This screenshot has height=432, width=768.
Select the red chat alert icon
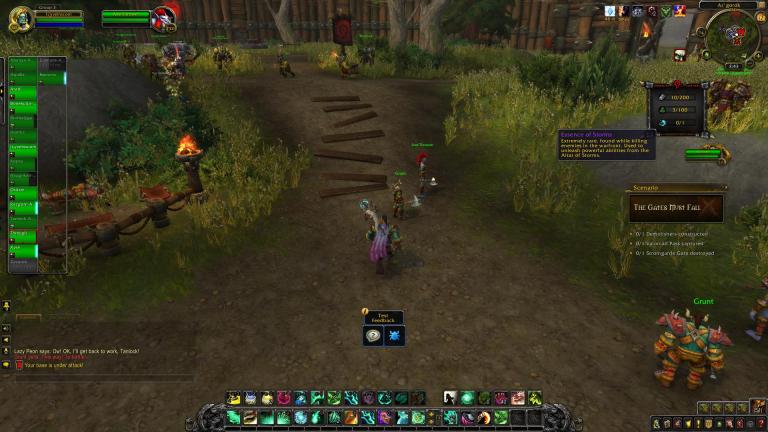18,365
